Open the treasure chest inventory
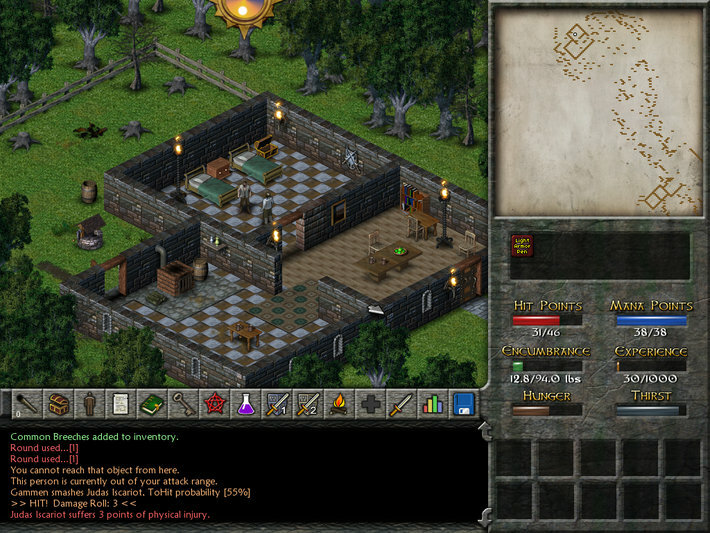Image resolution: width=710 pixels, height=533 pixels. pyautogui.click(x=59, y=404)
